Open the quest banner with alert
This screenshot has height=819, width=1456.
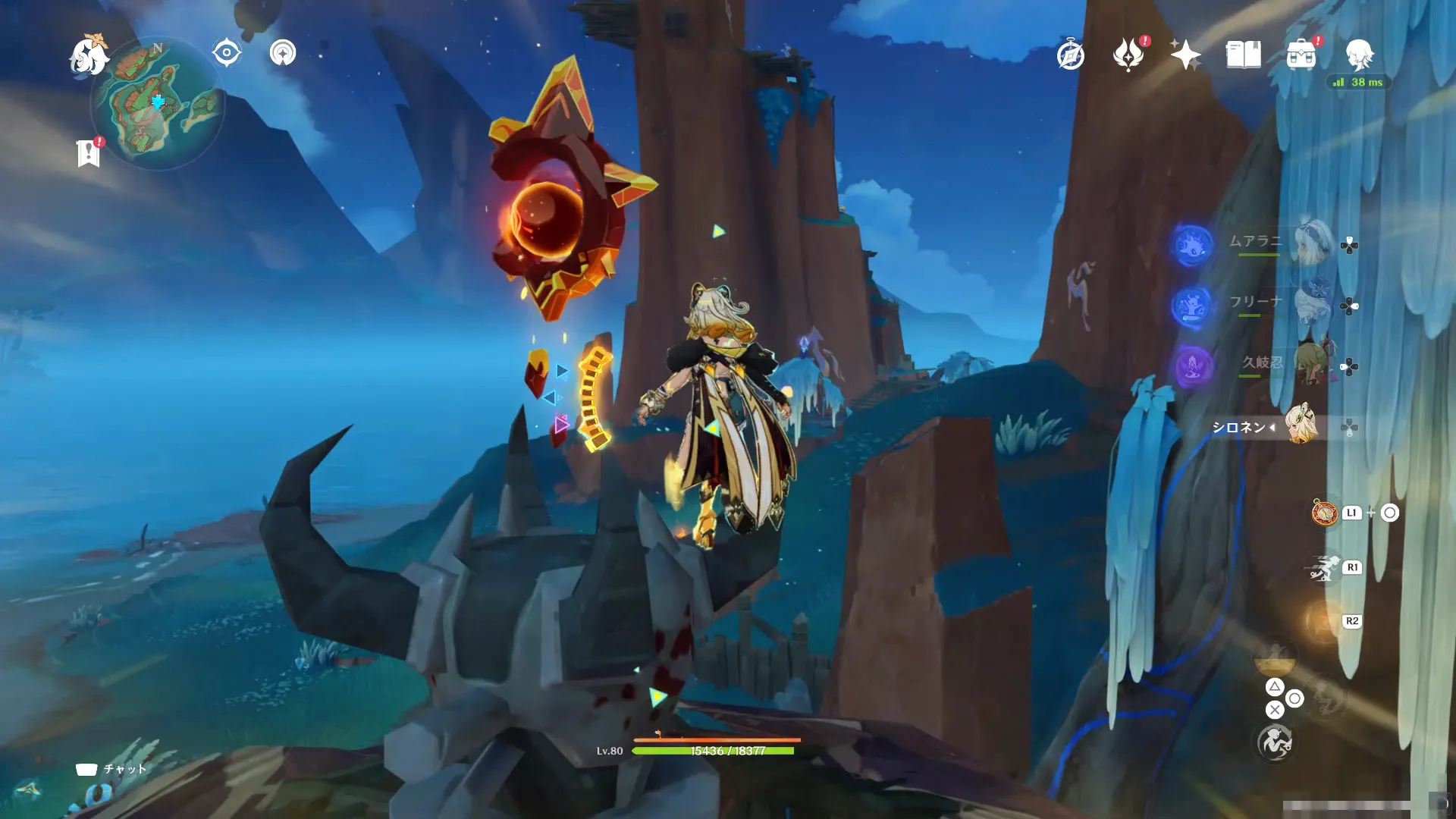tap(89, 153)
